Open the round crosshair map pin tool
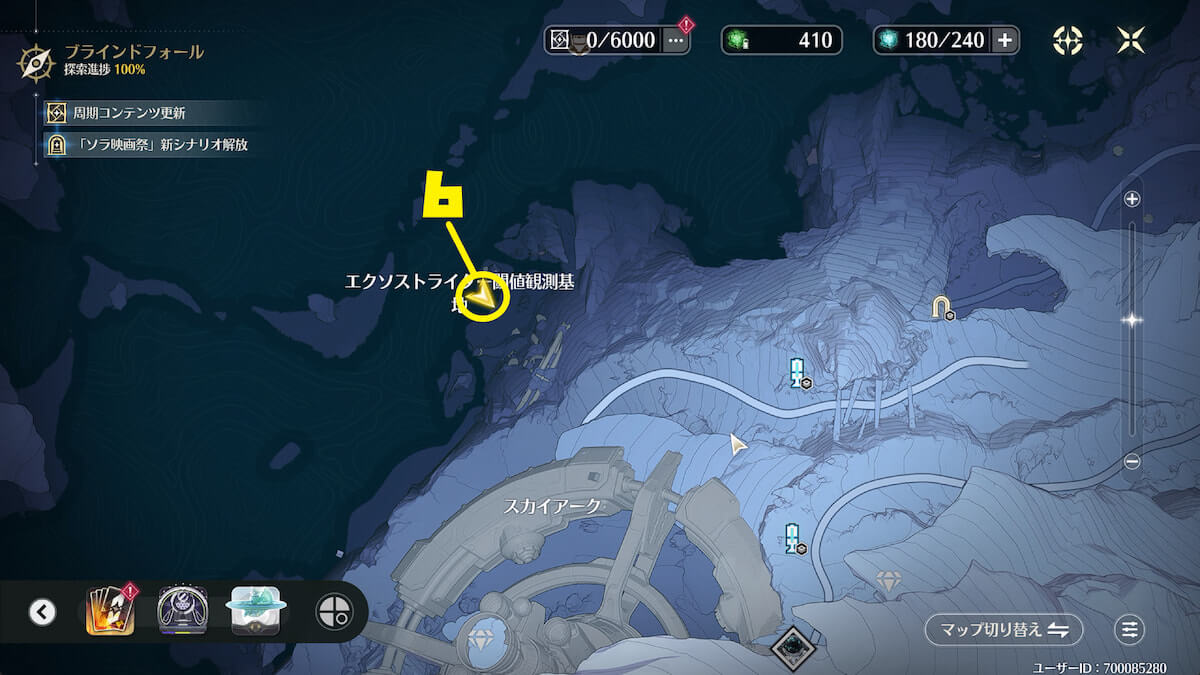Image resolution: width=1200 pixels, height=675 pixels. pos(333,611)
